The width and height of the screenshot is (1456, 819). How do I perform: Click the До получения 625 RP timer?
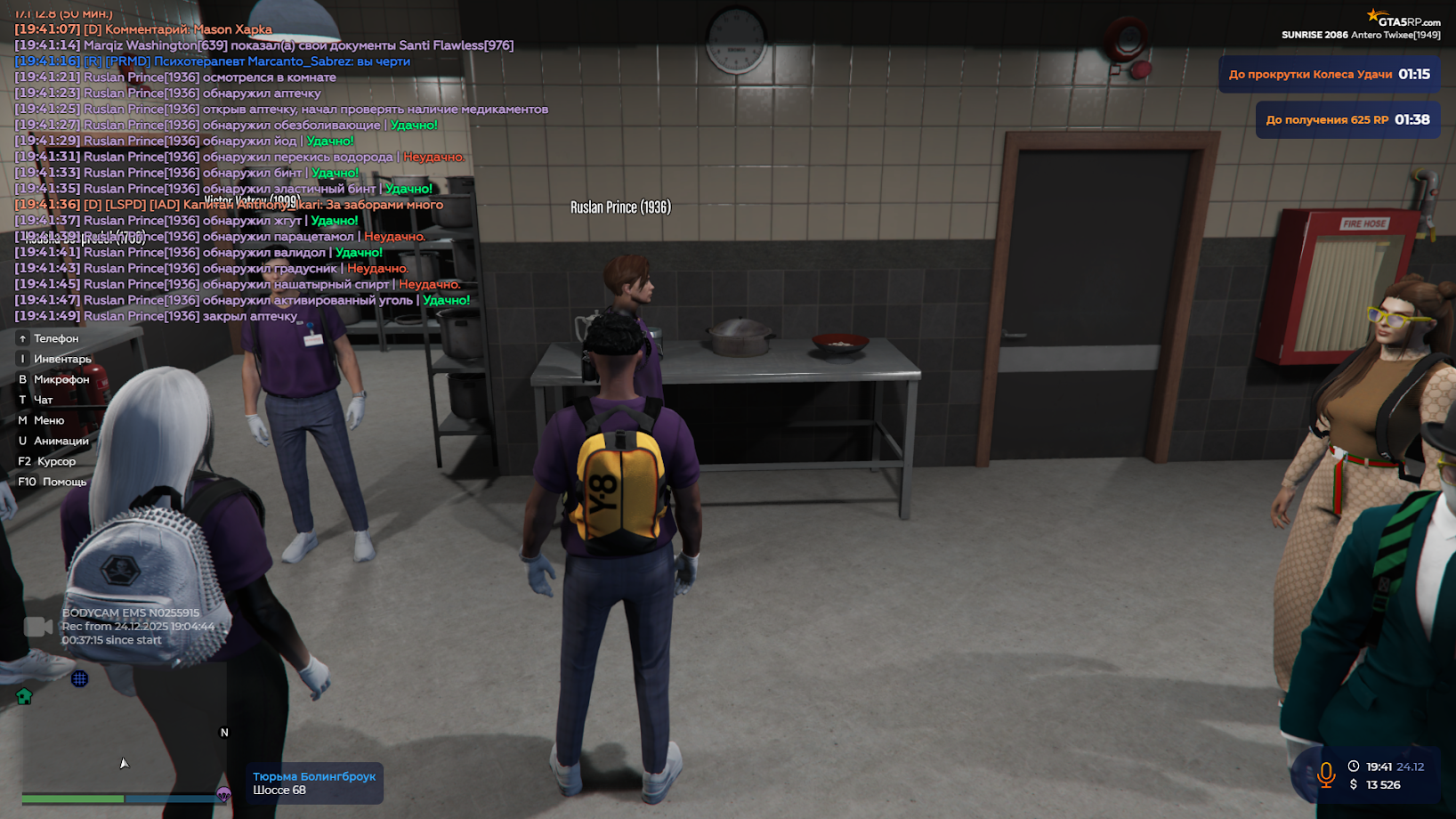pyautogui.click(x=1347, y=118)
